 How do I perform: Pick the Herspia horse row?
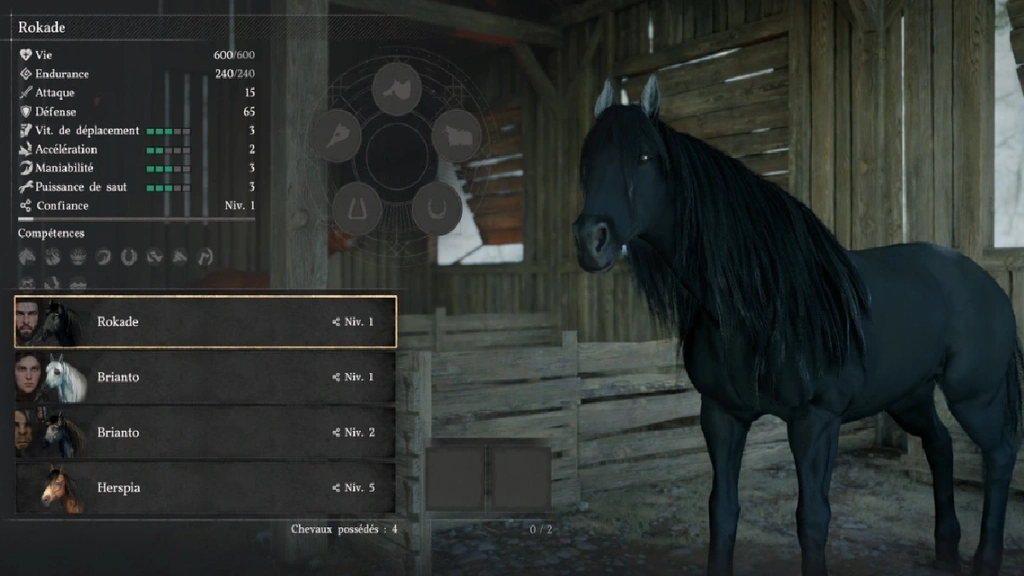tap(205, 488)
